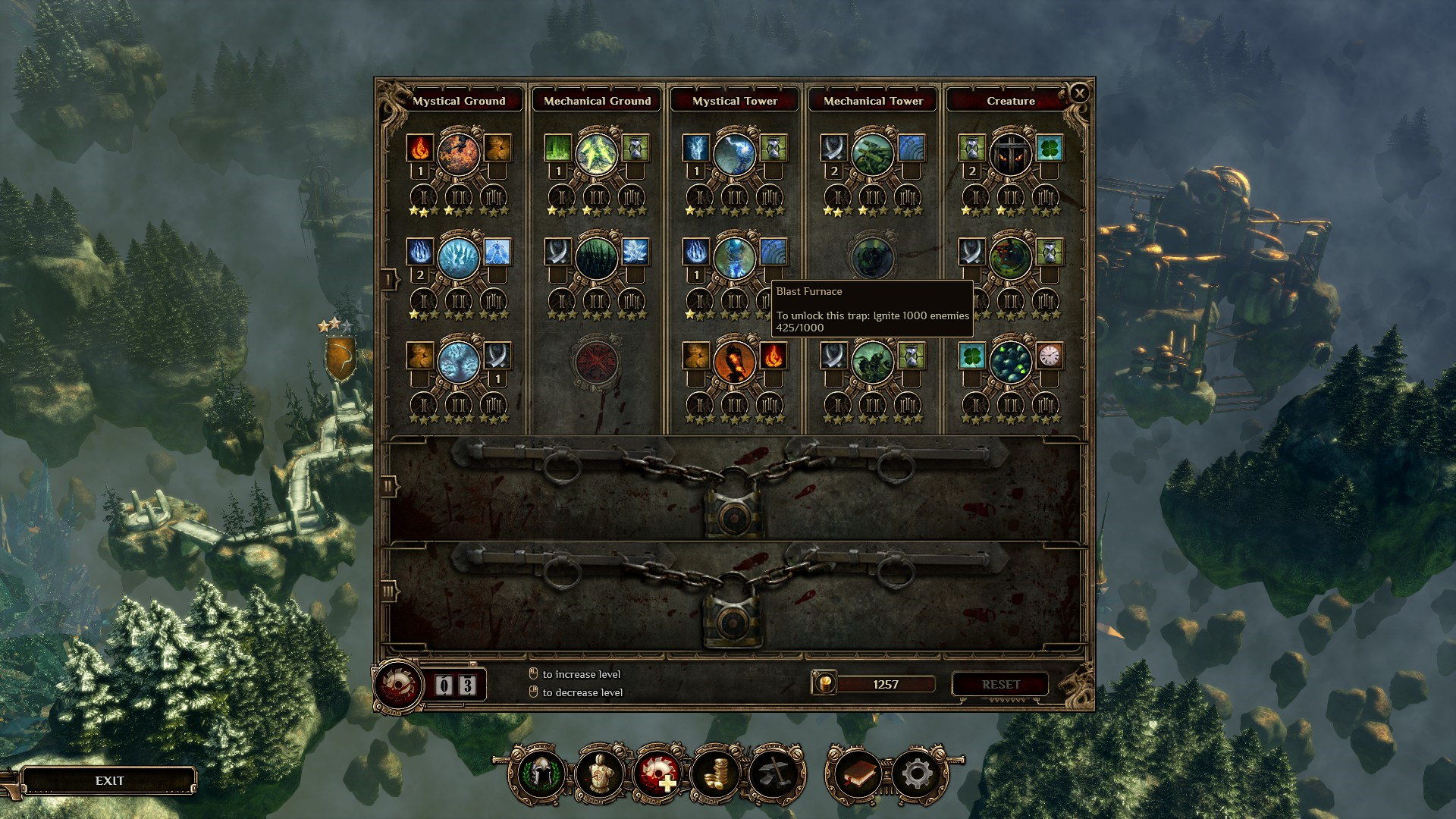
Task: Click the RESET button
Action: point(1000,684)
